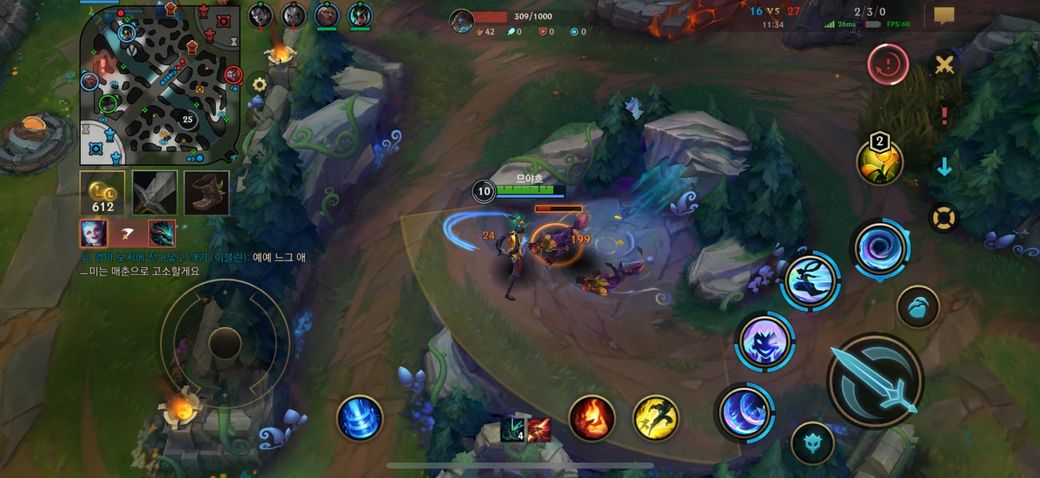
Task: Send the blue down-arrow ping
Action: (x=943, y=166)
